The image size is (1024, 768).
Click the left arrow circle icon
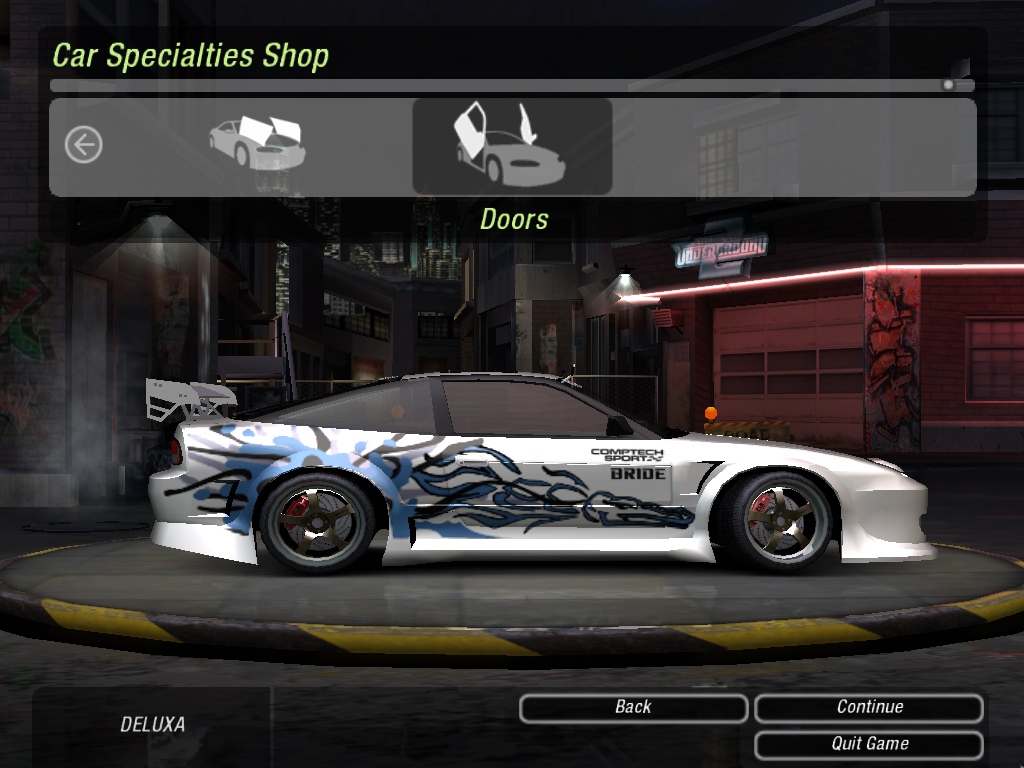pyautogui.click(x=83, y=146)
